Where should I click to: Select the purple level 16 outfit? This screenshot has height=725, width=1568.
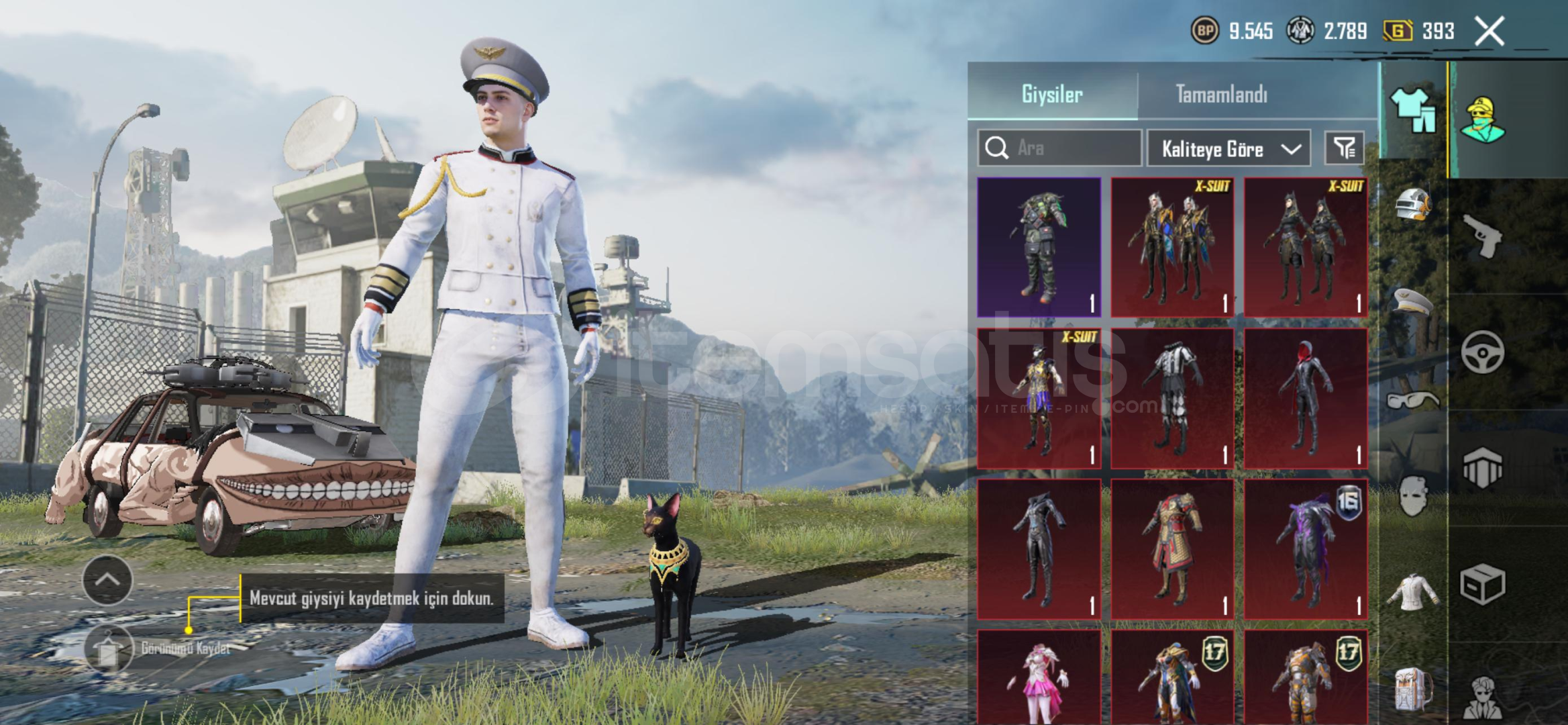click(1306, 548)
